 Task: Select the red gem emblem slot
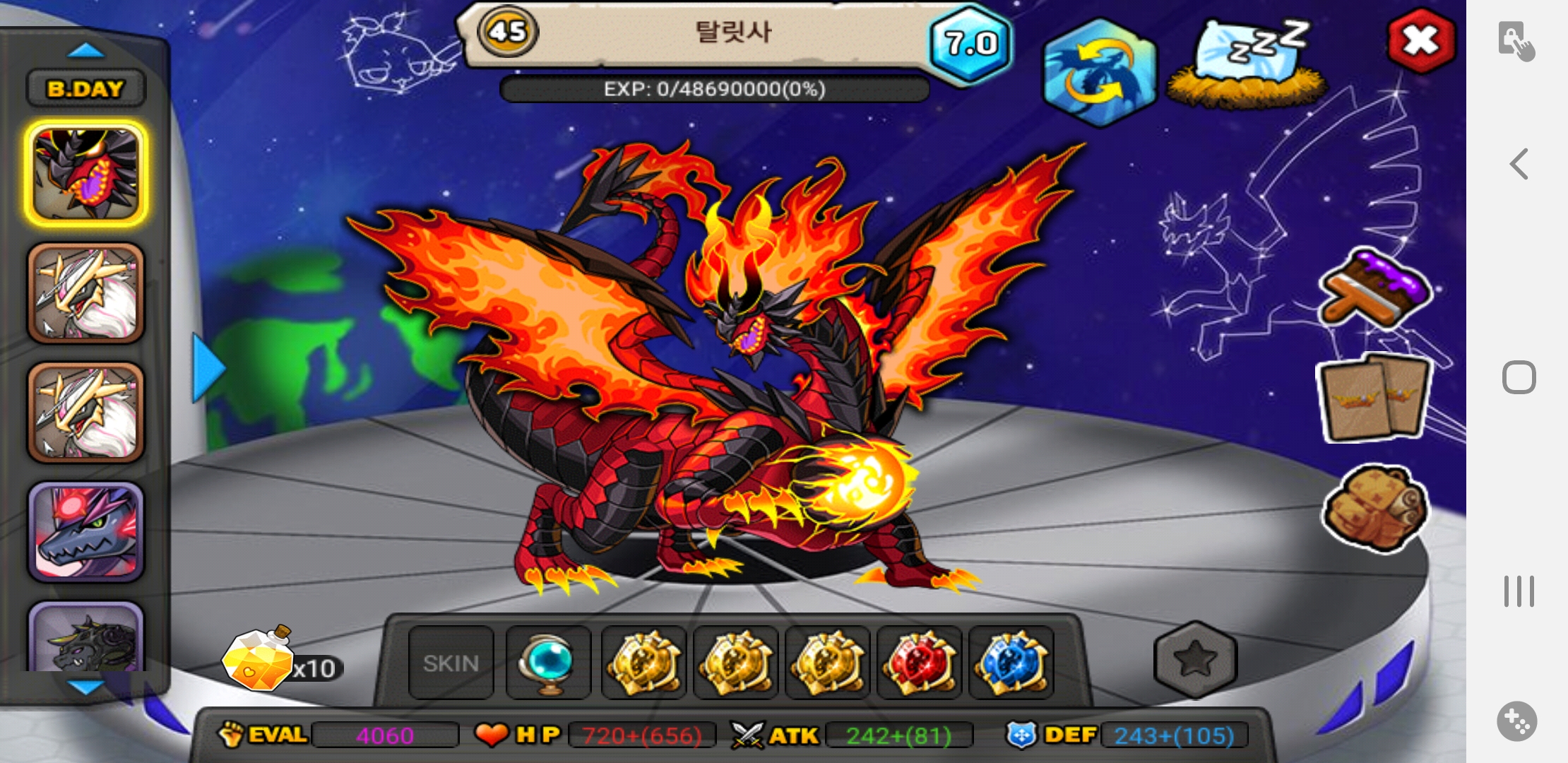[919, 663]
